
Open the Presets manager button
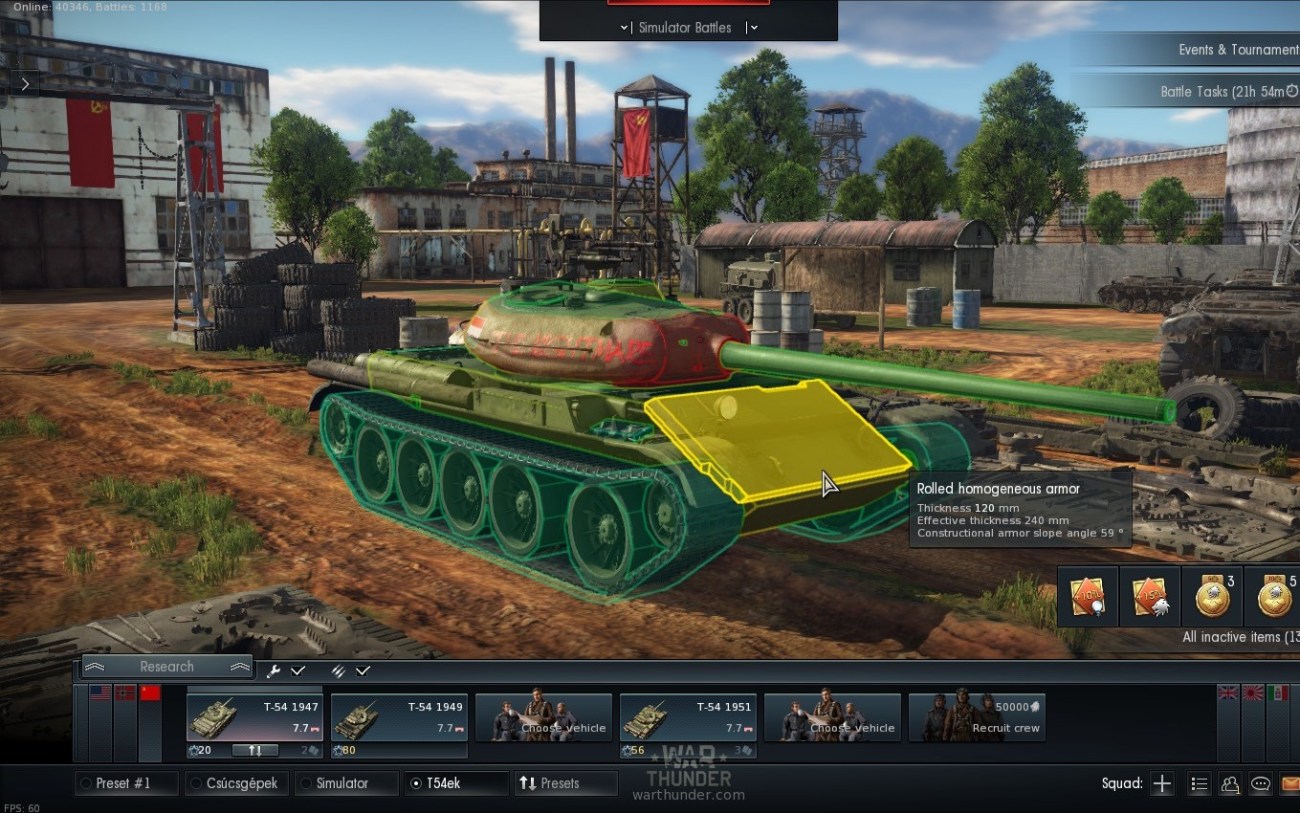pos(564,783)
